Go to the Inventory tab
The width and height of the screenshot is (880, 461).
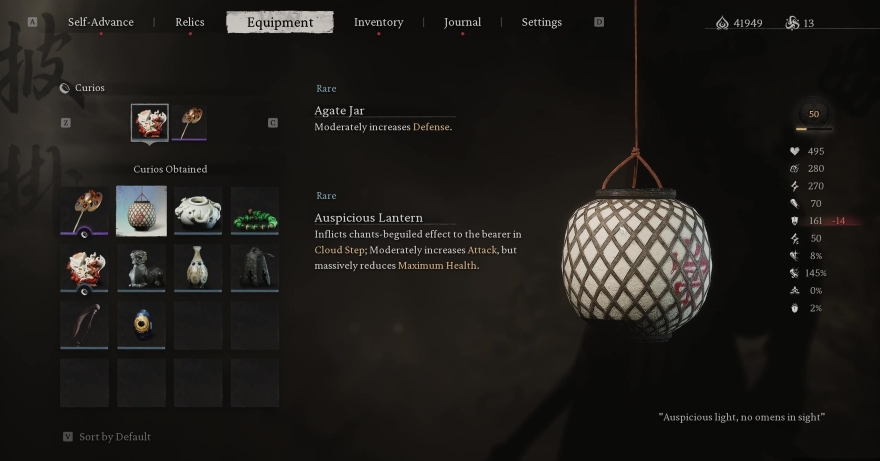pyautogui.click(x=378, y=22)
